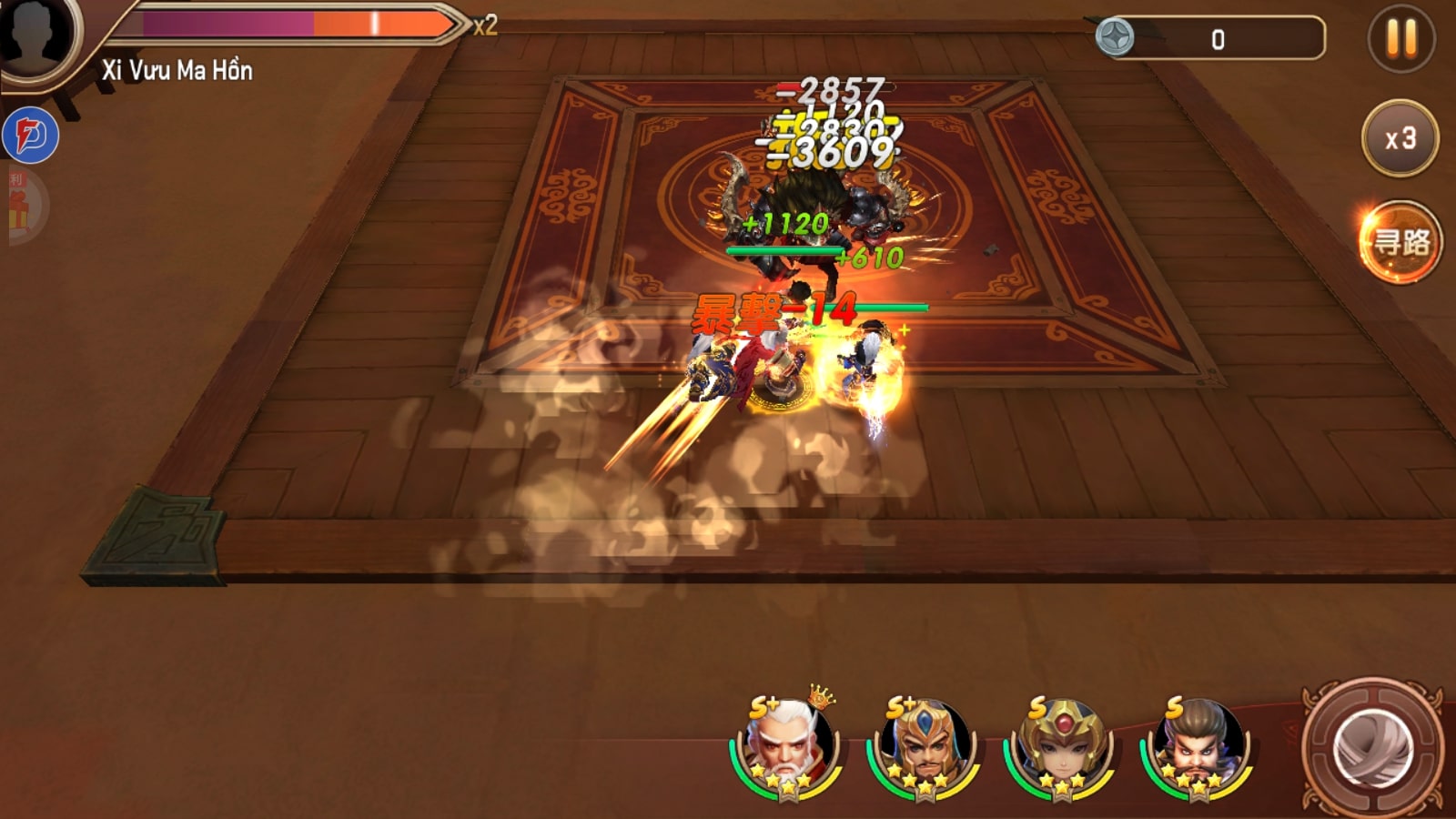This screenshot has width=1456, height=819.
Task: Toggle the x3 battle speed
Action: tap(1400, 138)
